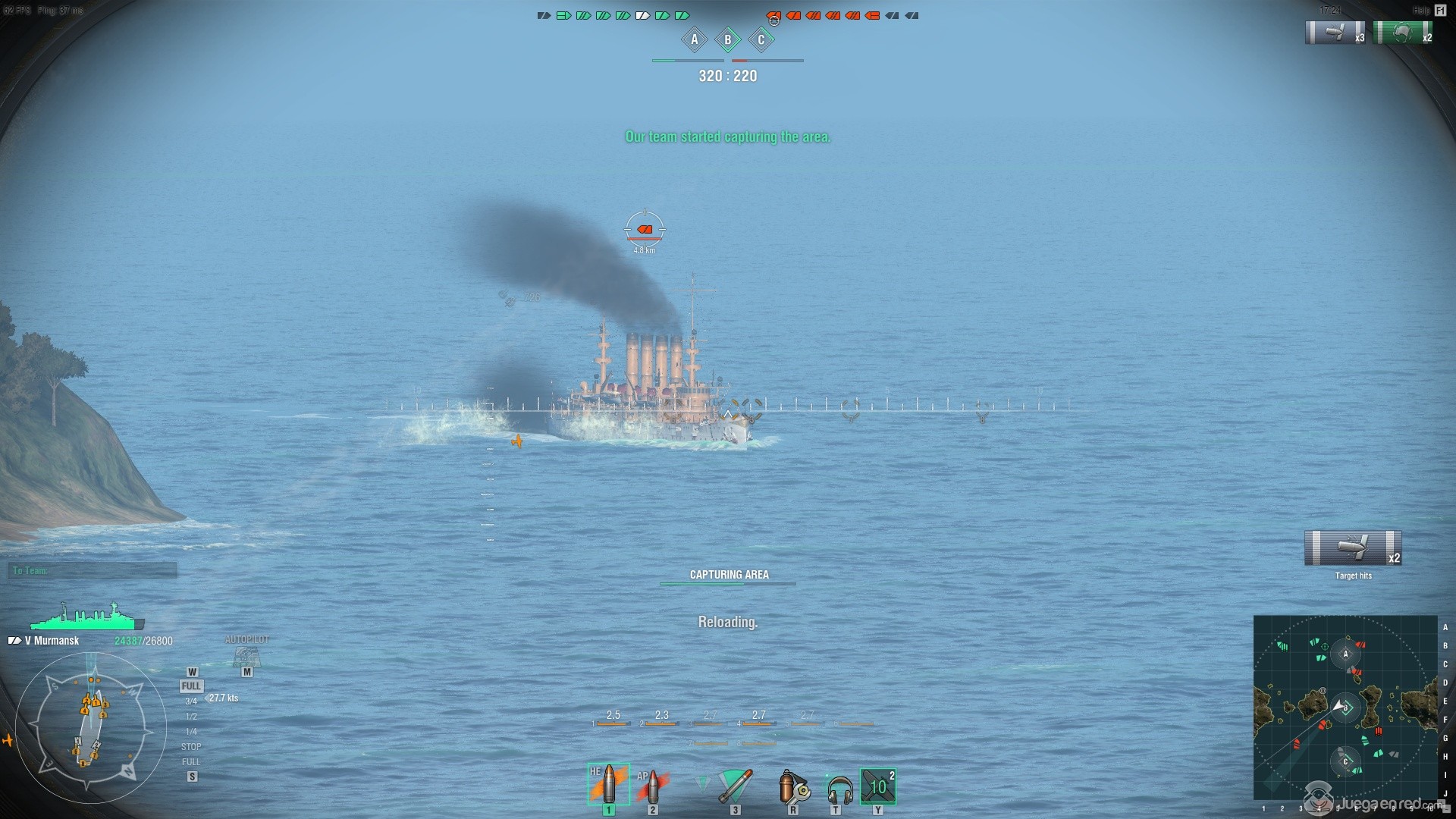Set engine telegraph to STOP
1456x819 pixels.
191,747
